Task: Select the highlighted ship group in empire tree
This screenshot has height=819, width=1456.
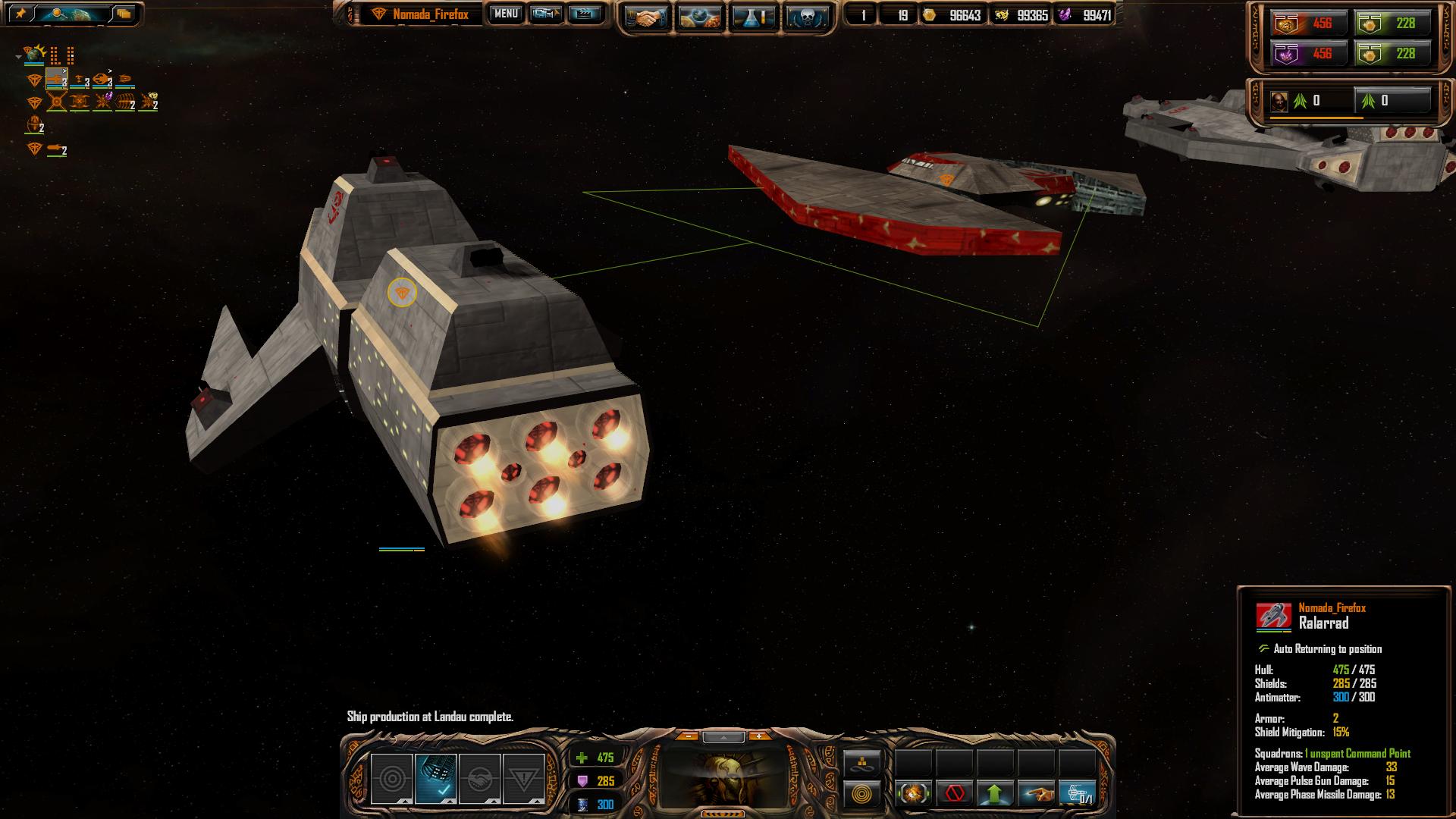Action: coord(57,79)
